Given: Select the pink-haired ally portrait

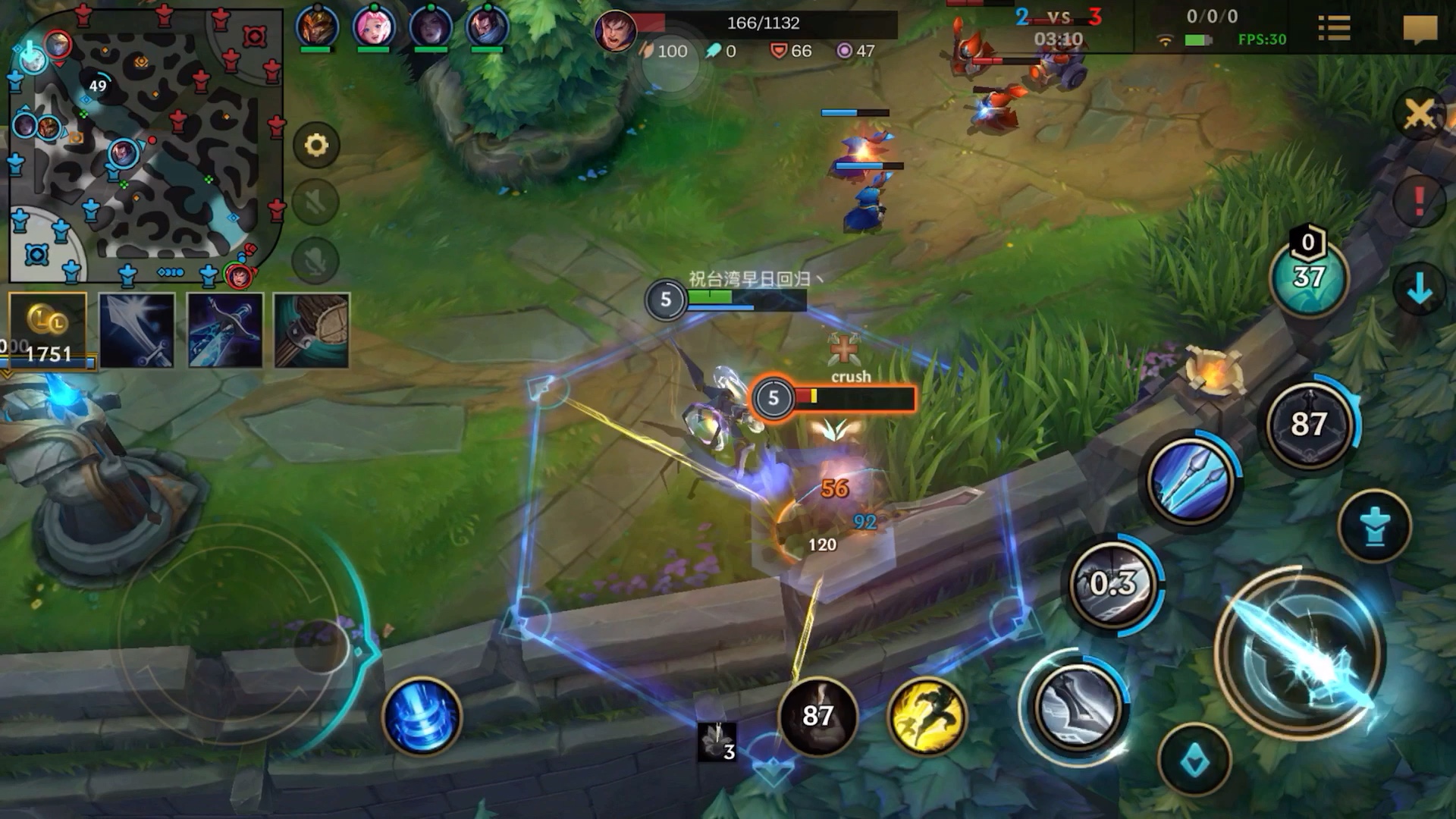Looking at the screenshot, I should 374,27.
